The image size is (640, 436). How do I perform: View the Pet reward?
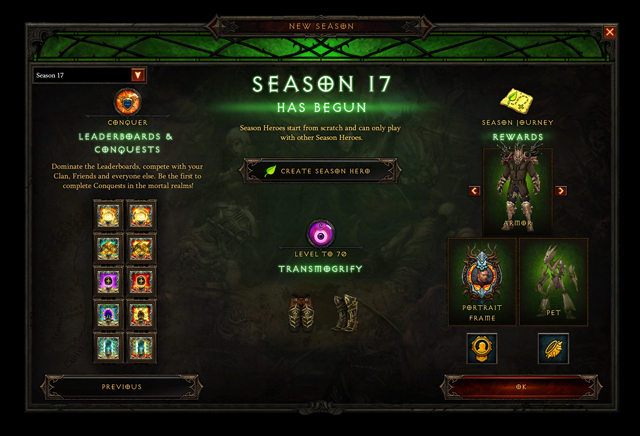pyautogui.click(x=553, y=280)
